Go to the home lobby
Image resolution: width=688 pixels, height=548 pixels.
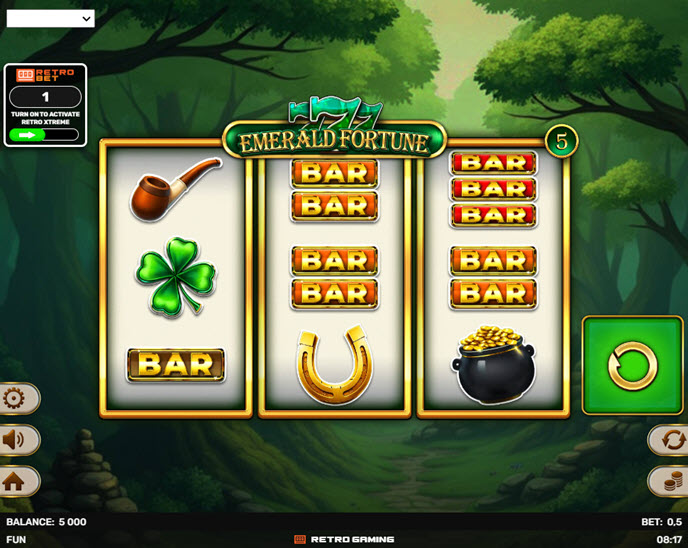[x=16, y=481]
